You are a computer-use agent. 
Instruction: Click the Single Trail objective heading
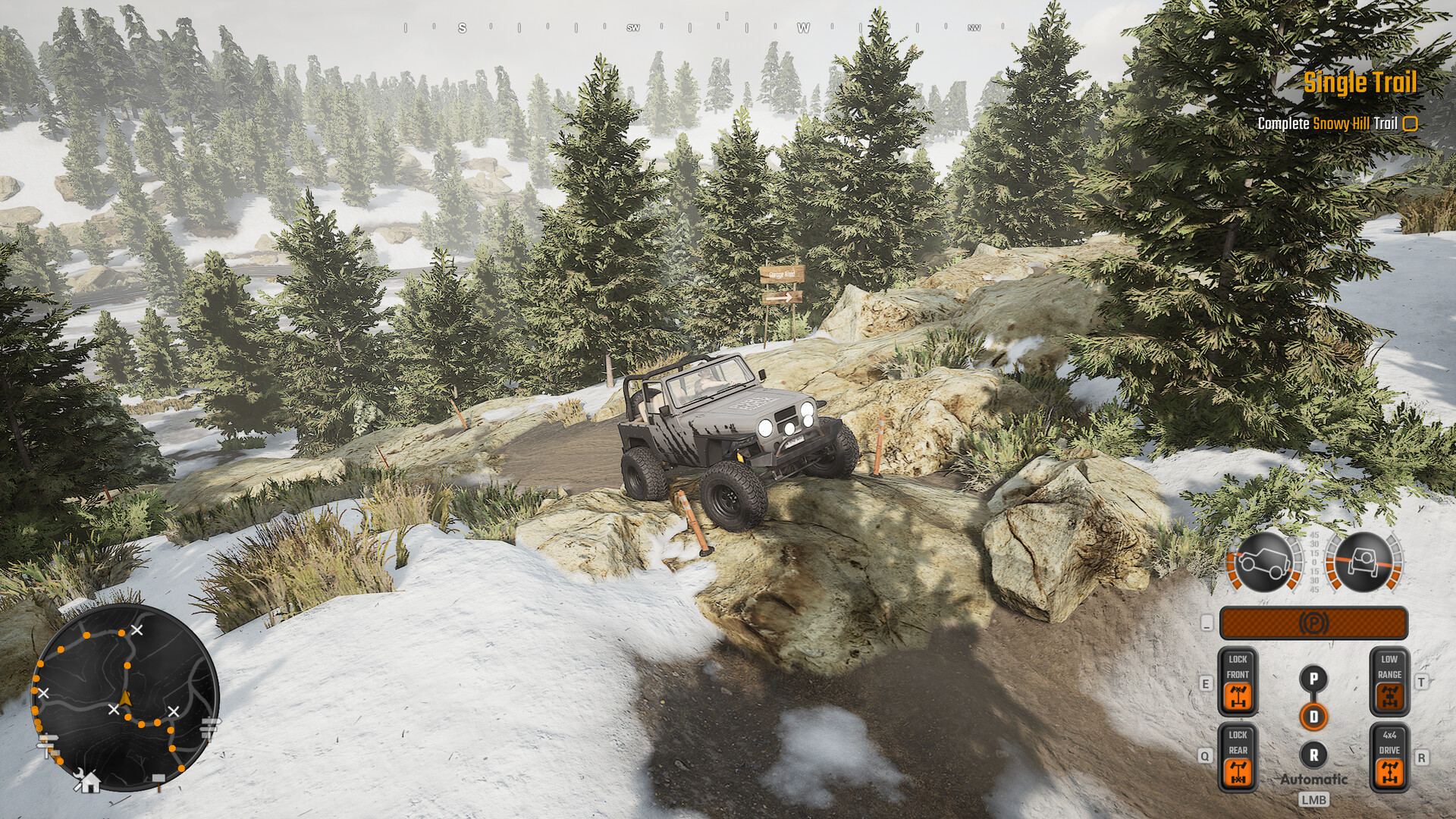[1360, 83]
